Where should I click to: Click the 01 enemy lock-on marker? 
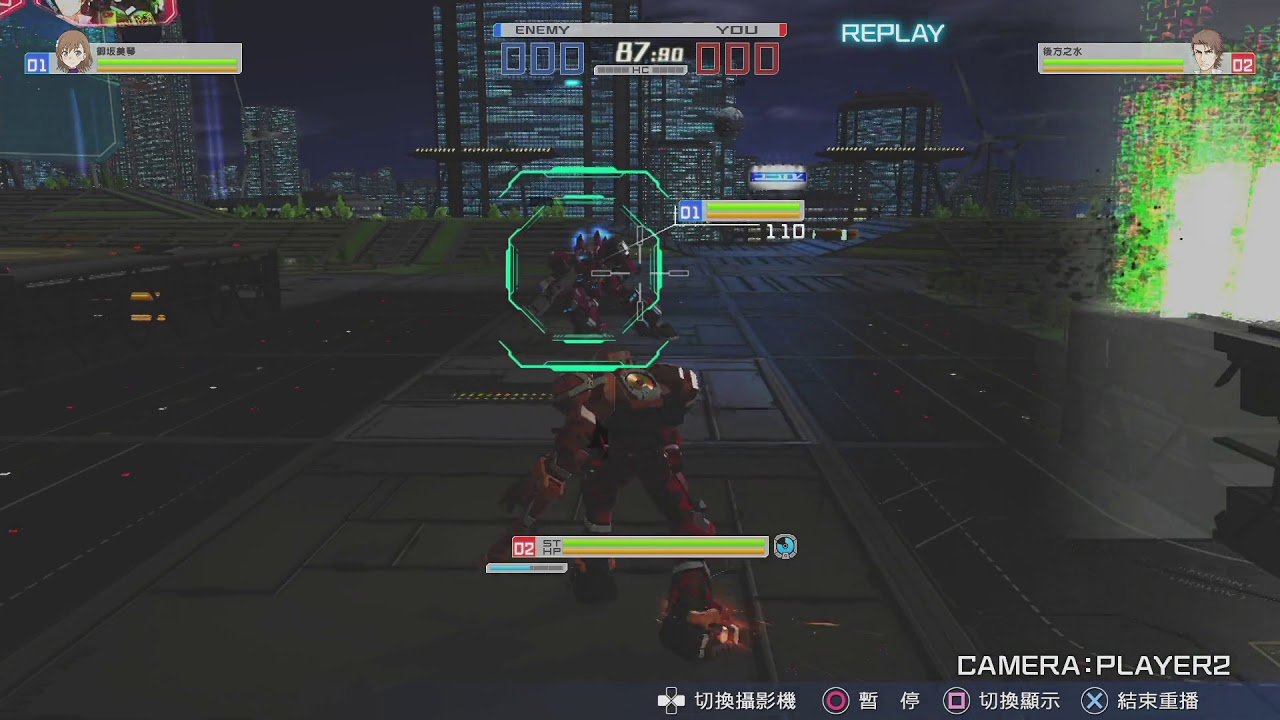coord(691,211)
